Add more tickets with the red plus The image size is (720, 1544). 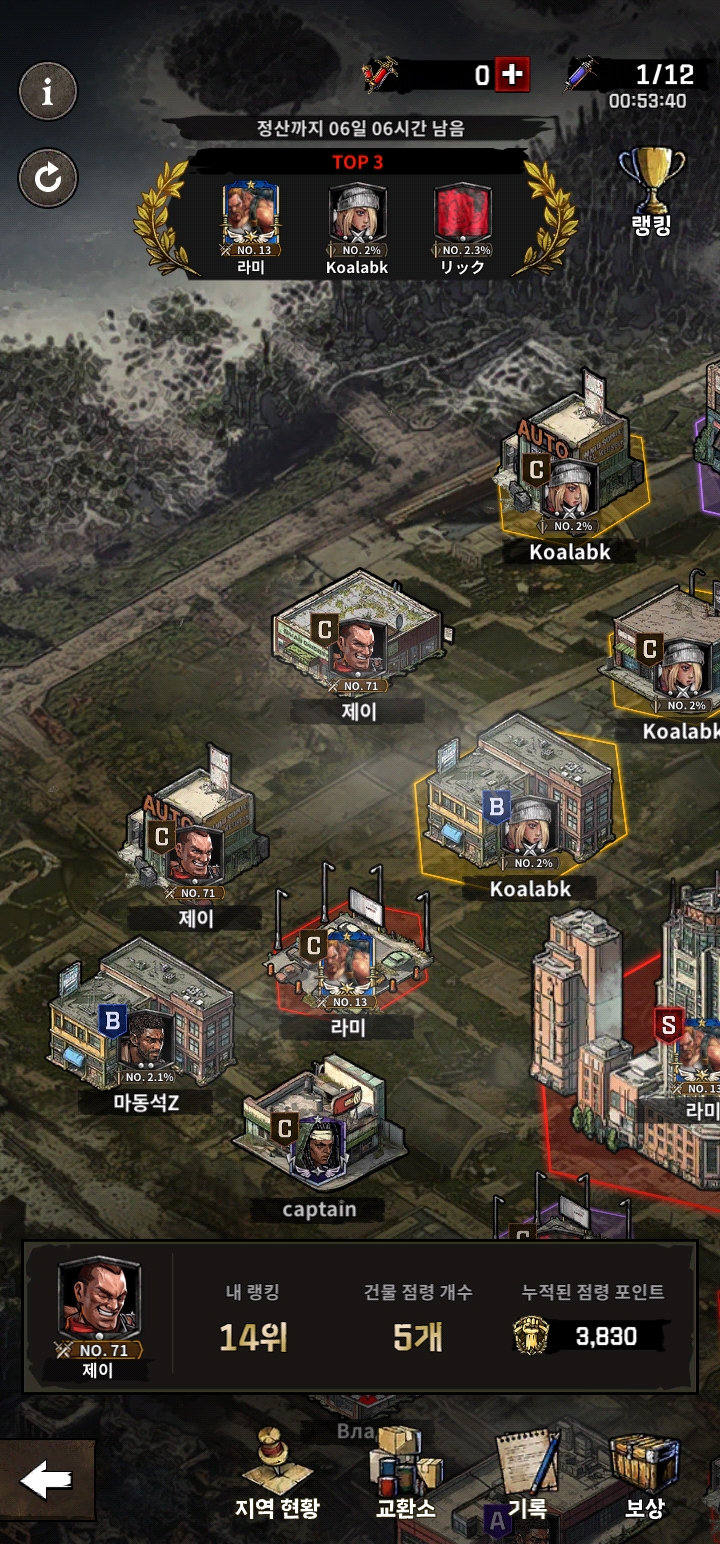click(x=513, y=75)
